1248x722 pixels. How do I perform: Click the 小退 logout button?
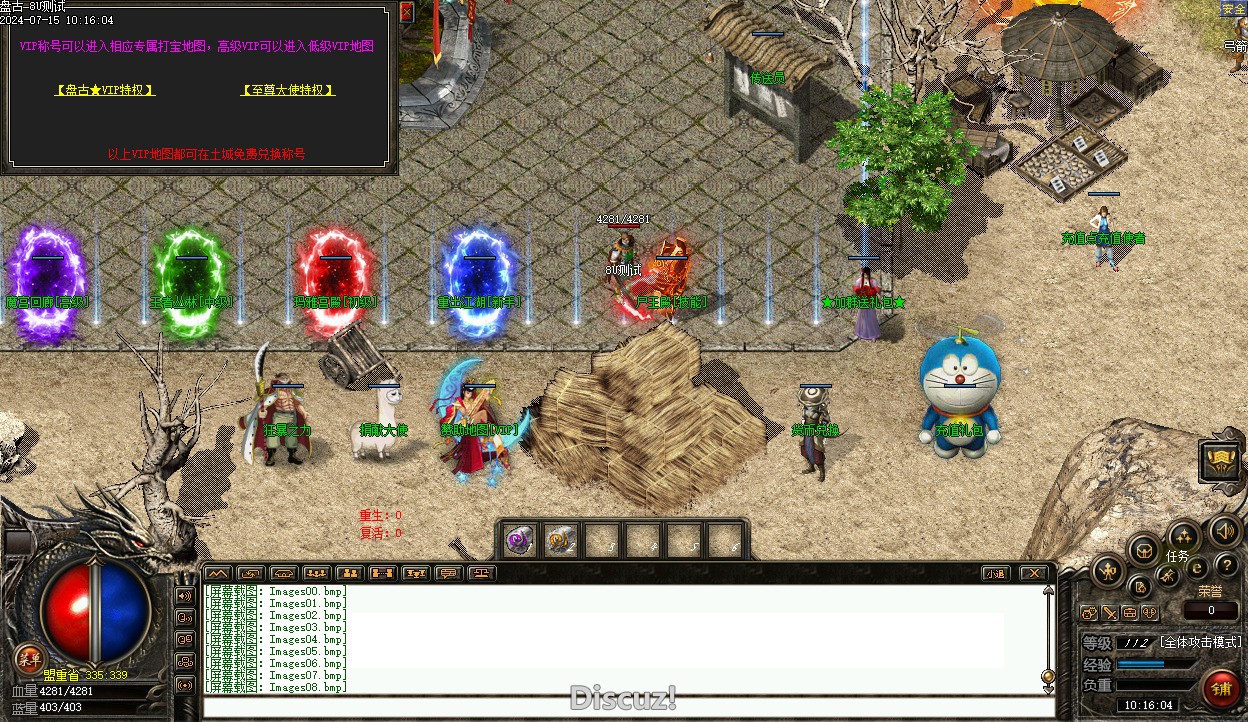point(994,573)
